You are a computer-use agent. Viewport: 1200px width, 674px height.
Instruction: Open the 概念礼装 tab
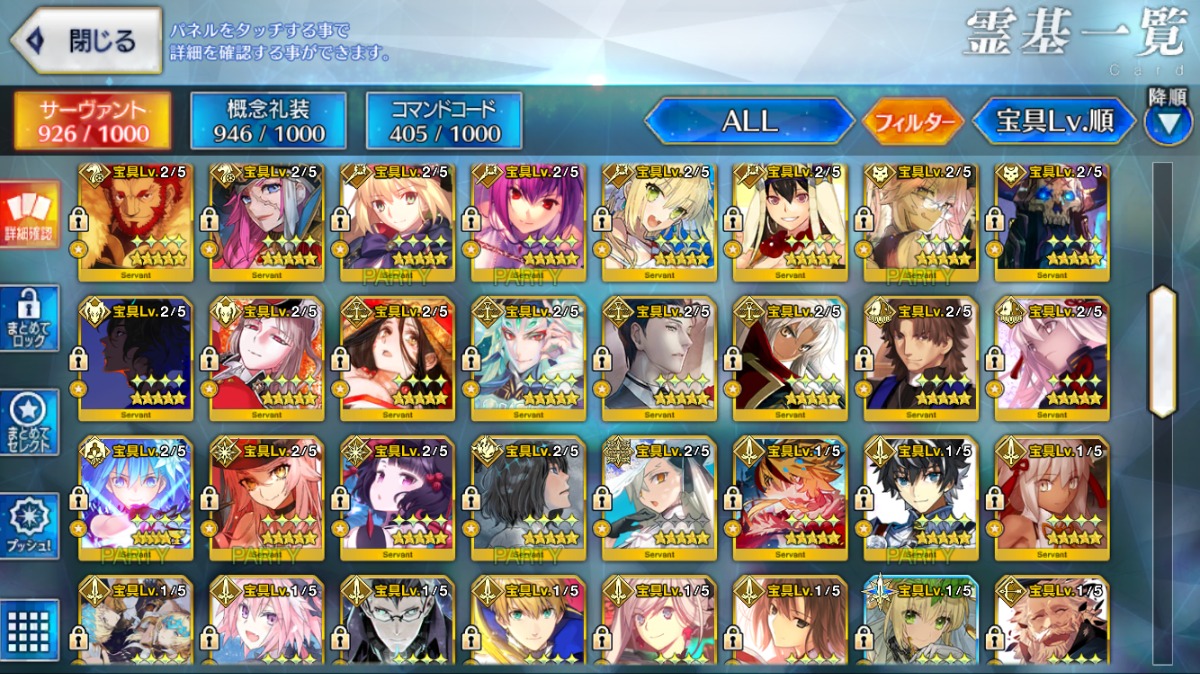tap(268, 121)
